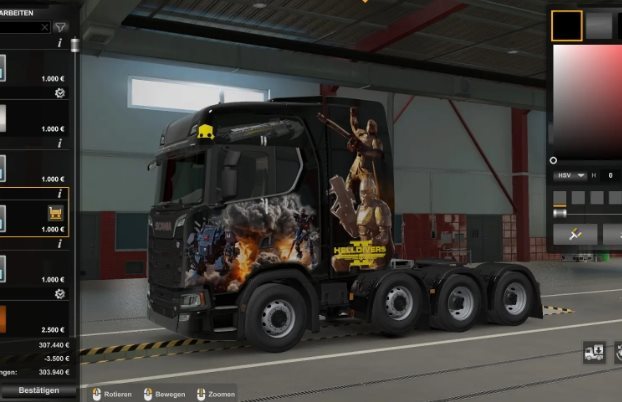The width and height of the screenshot is (622, 402).
Task: Open the filter funnel in the search bar
Action: tap(61, 27)
